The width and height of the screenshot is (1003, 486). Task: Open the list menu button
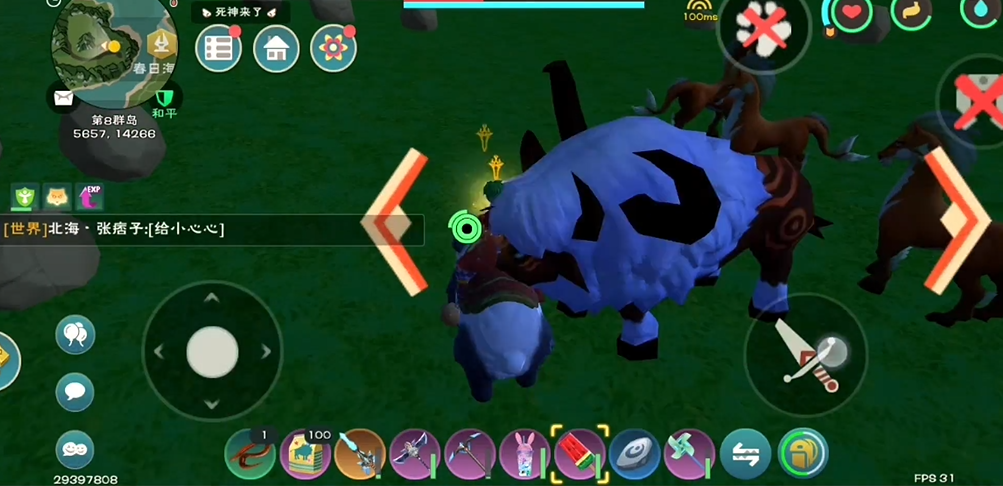click(x=219, y=48)
